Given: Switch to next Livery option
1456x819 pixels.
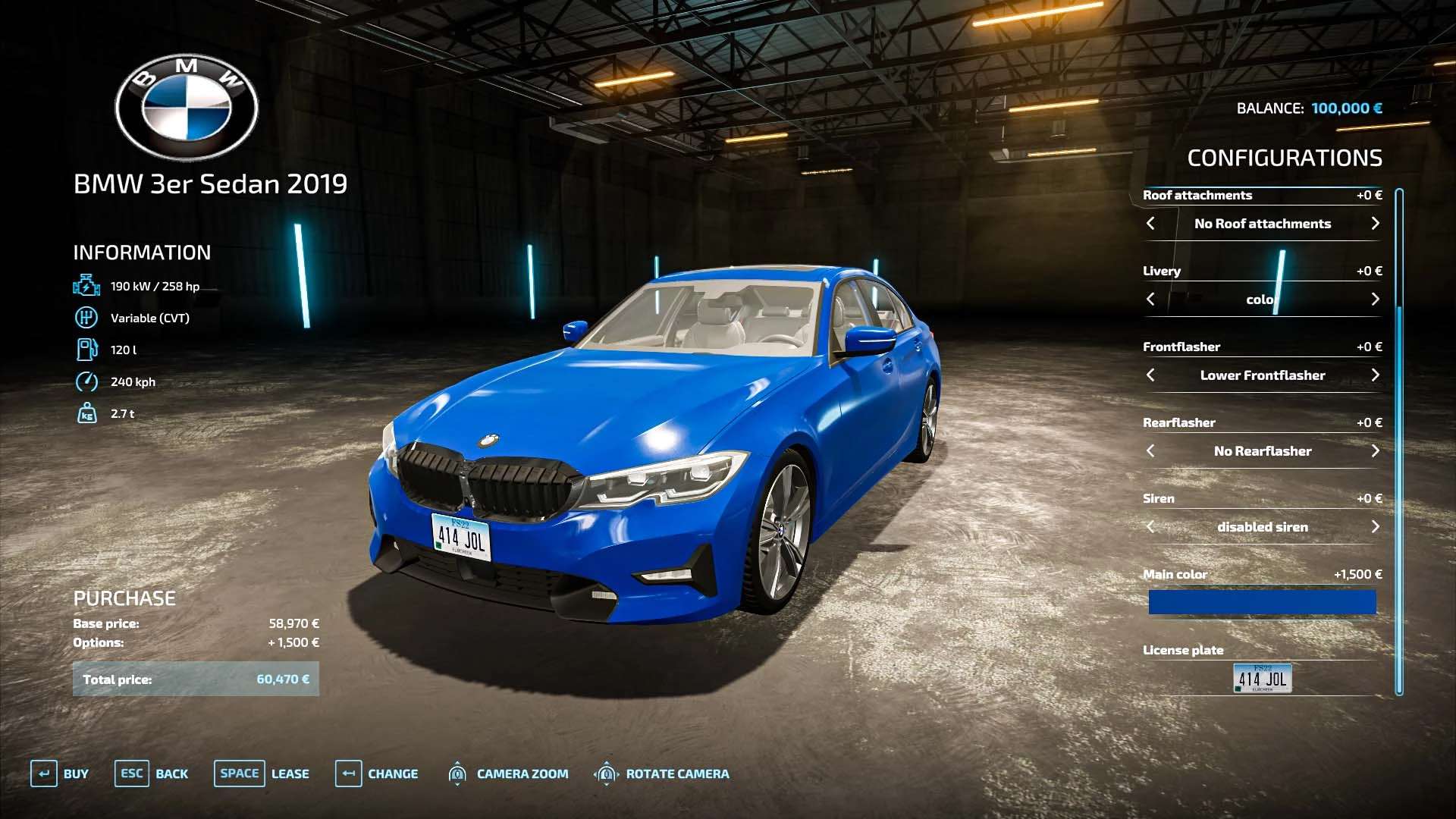Looking at the screenshot, I should (x=1375, y=300).
